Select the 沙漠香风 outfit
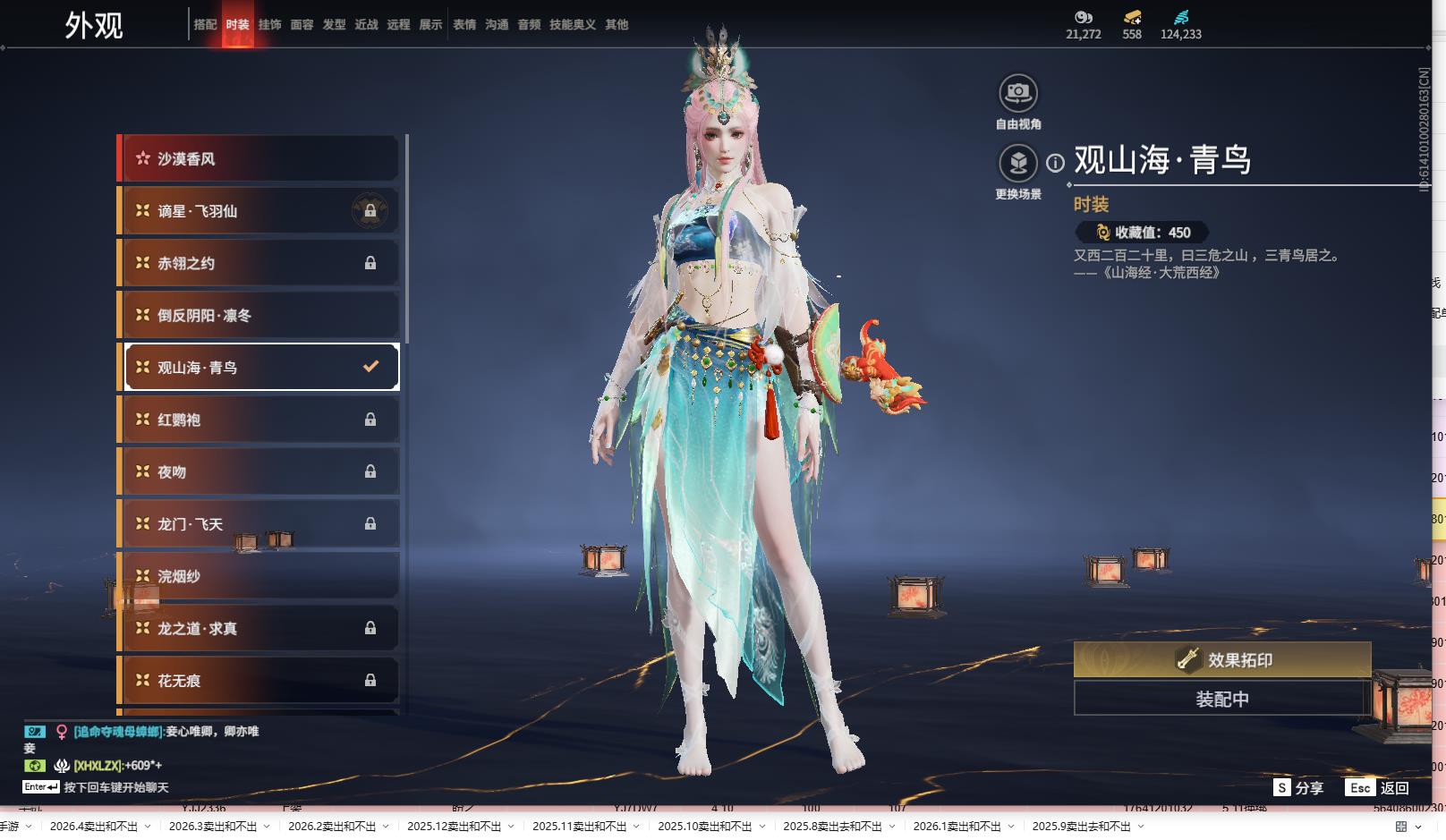Viewport: 1446px width, 840px height. pyautogui.click(x=259, y=158)
